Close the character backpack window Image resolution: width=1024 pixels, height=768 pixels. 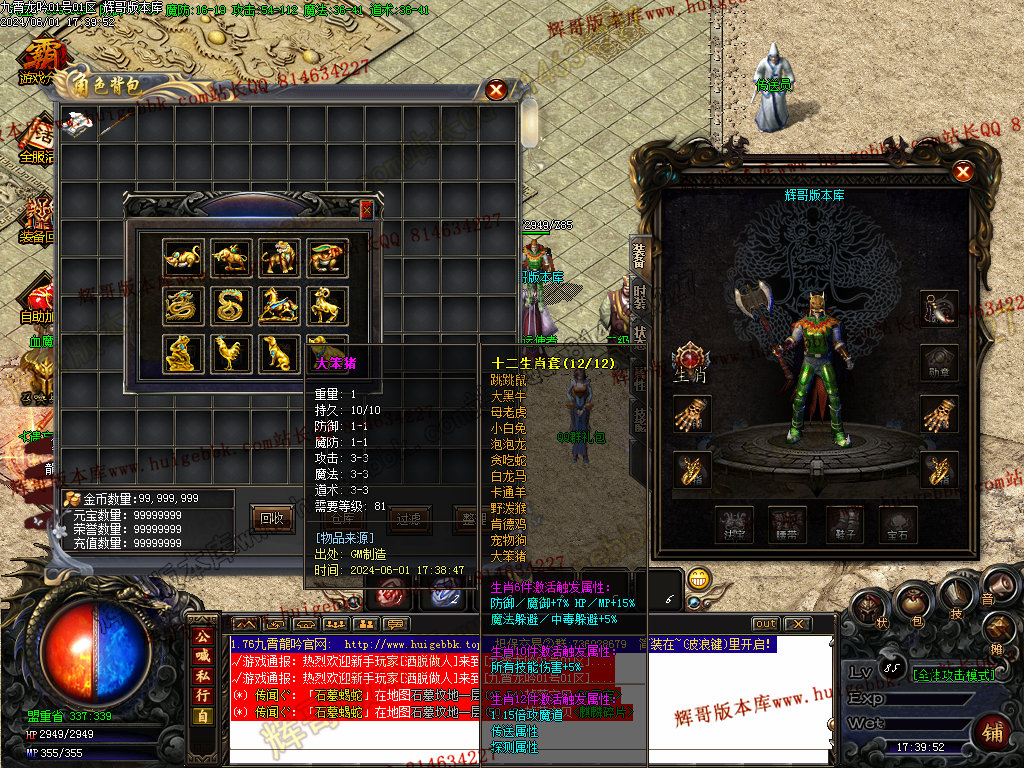point(496,90)
